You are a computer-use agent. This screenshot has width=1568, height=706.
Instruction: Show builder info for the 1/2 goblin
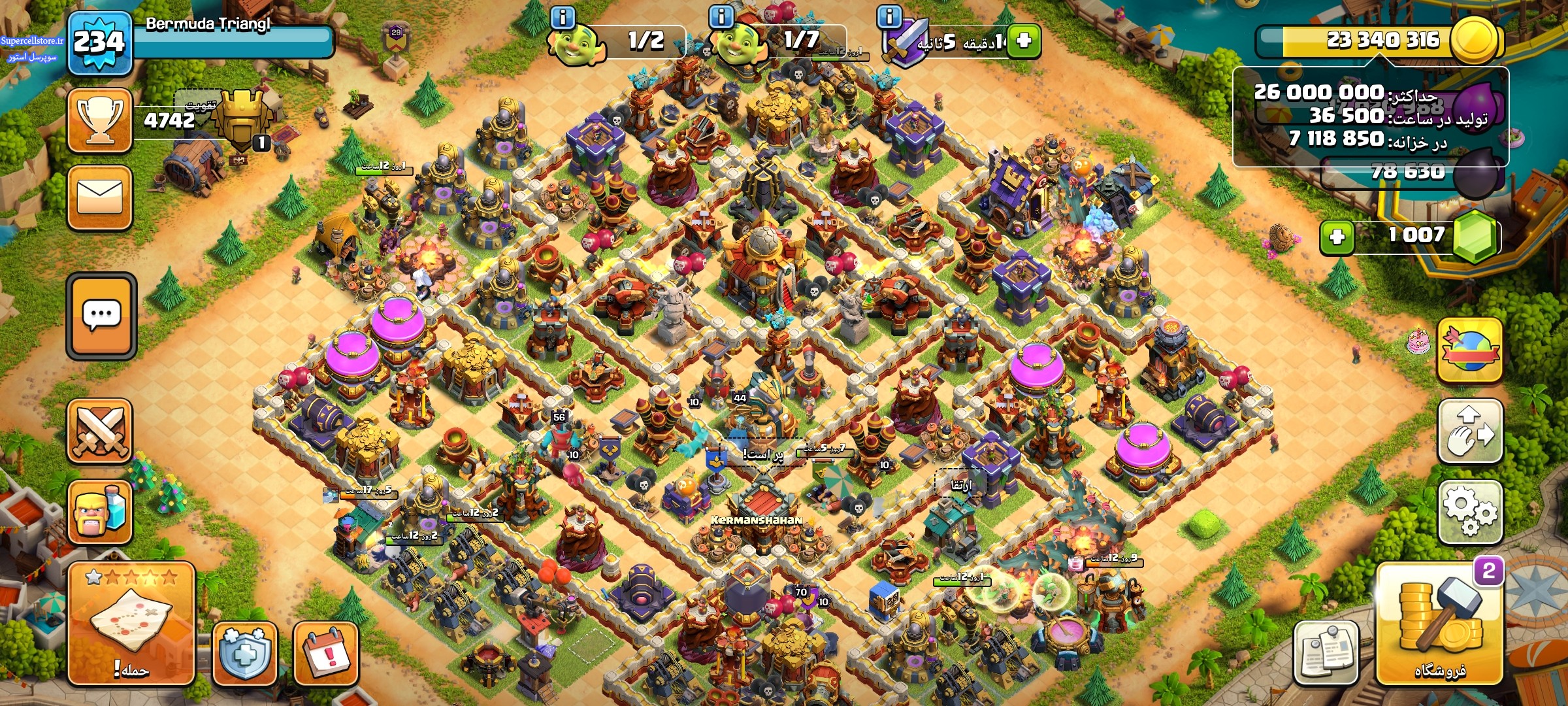click(563, 17)
